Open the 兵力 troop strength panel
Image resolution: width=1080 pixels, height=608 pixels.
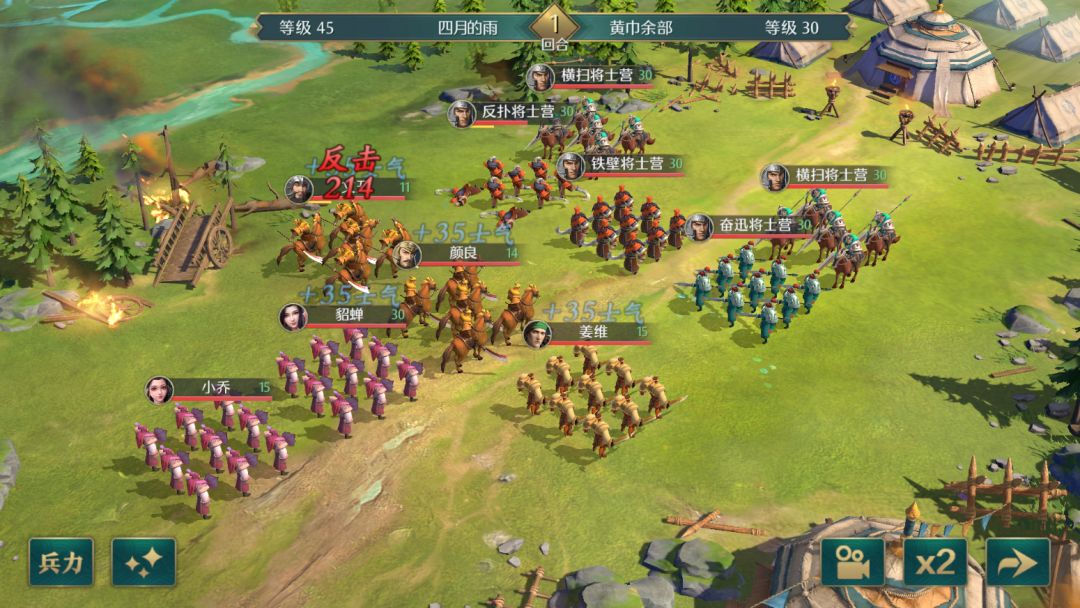(61, 562)
